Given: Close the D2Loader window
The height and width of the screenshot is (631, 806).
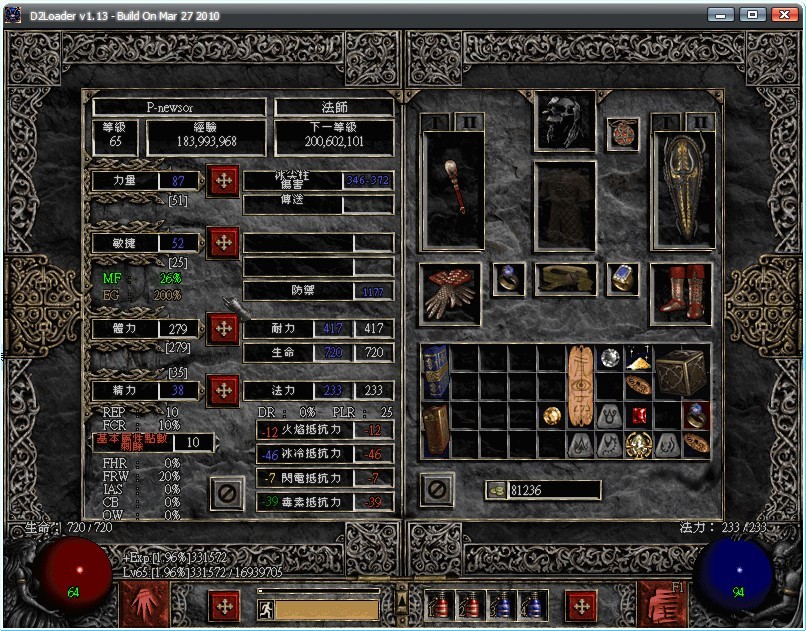Looking at the screenshot, I should point(783,15).
